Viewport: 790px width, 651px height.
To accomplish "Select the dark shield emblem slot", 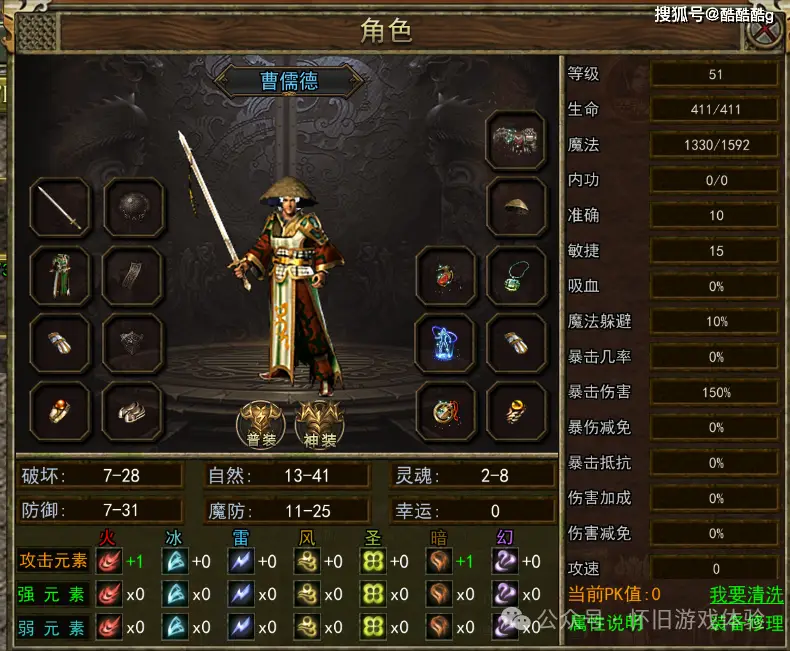I will point(133,343).
